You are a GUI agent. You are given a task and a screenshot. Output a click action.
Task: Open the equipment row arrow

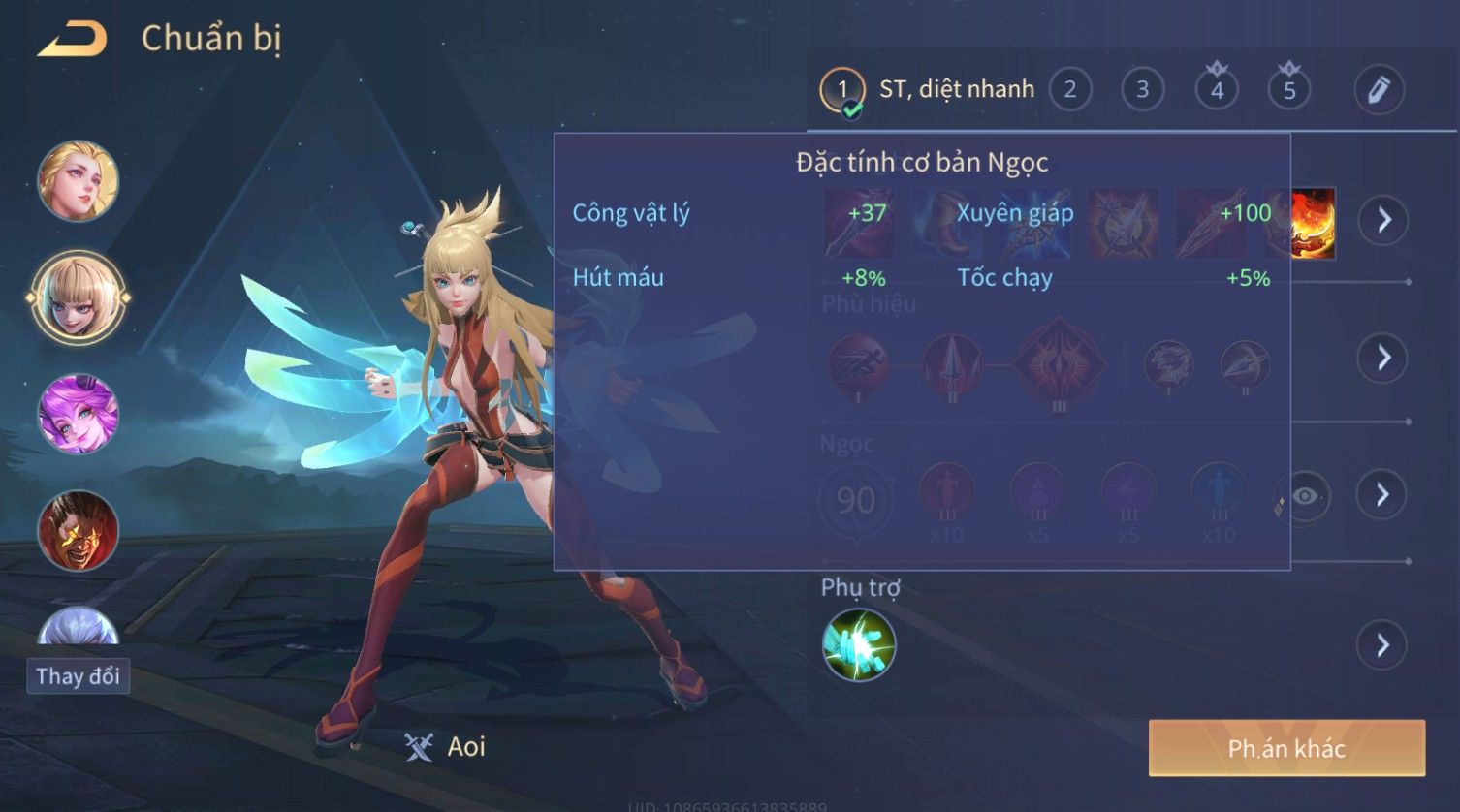[x=1382, y=221]
